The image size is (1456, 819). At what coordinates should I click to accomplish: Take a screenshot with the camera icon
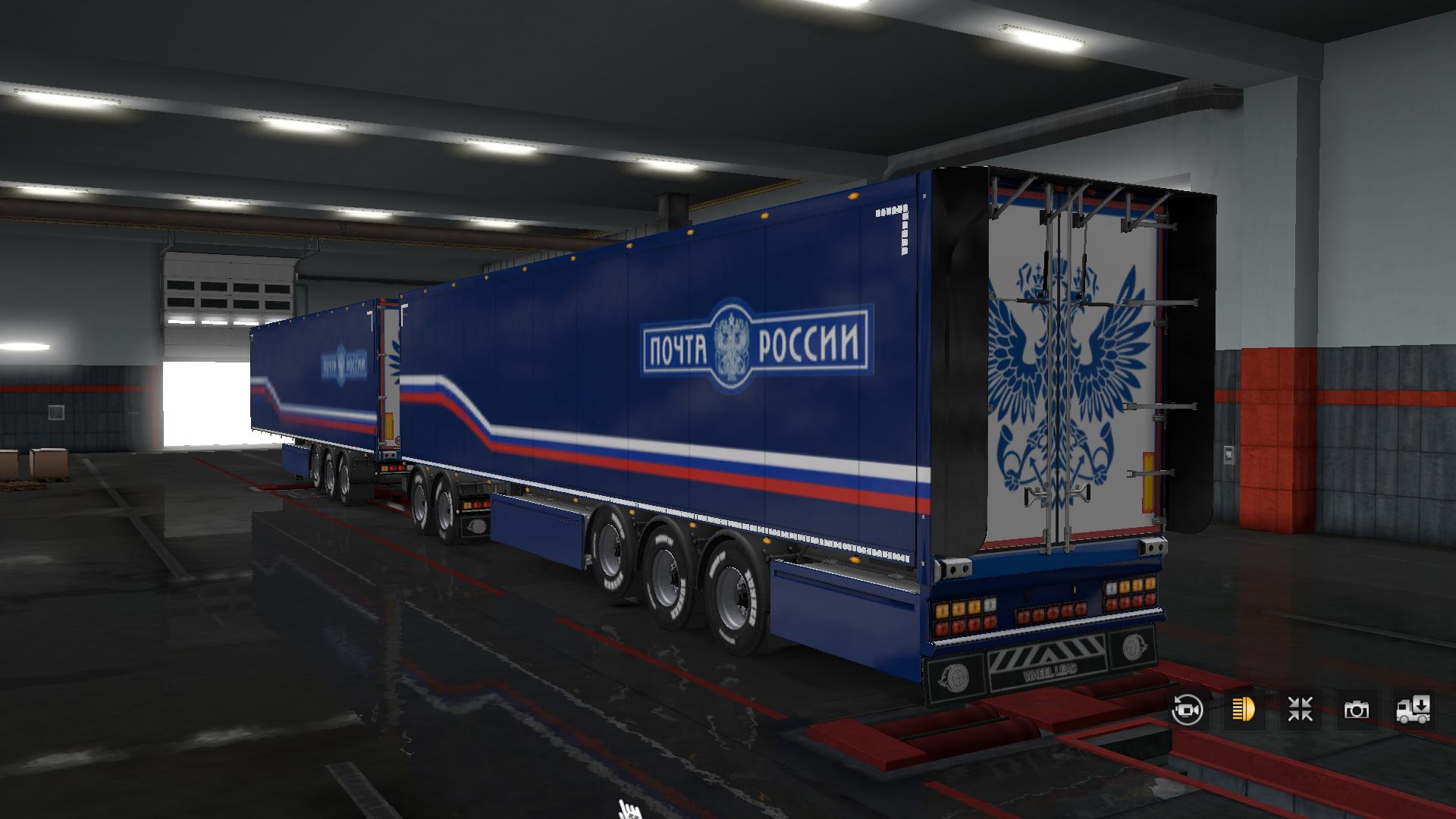(x=1357, y=710)
